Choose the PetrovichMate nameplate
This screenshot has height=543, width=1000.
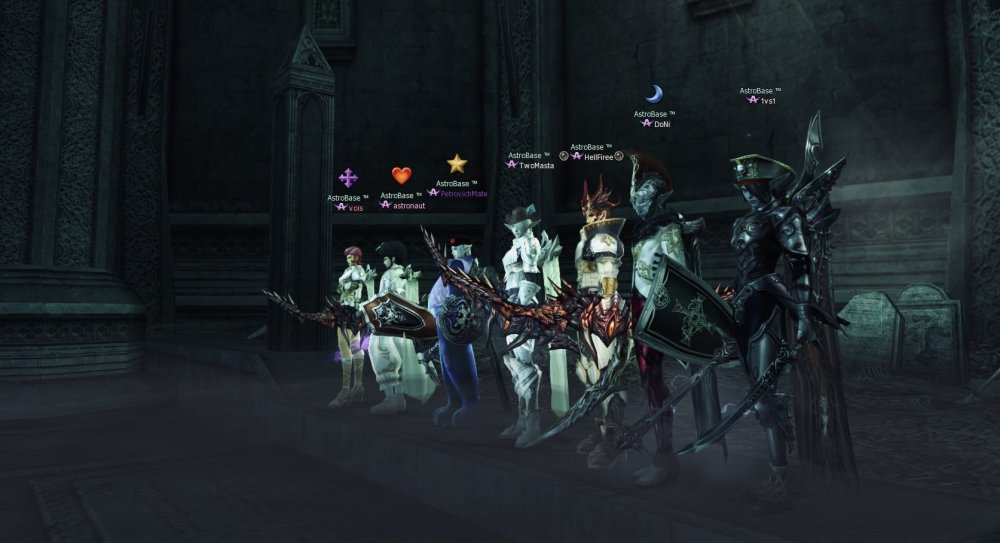tap(464, 193)
